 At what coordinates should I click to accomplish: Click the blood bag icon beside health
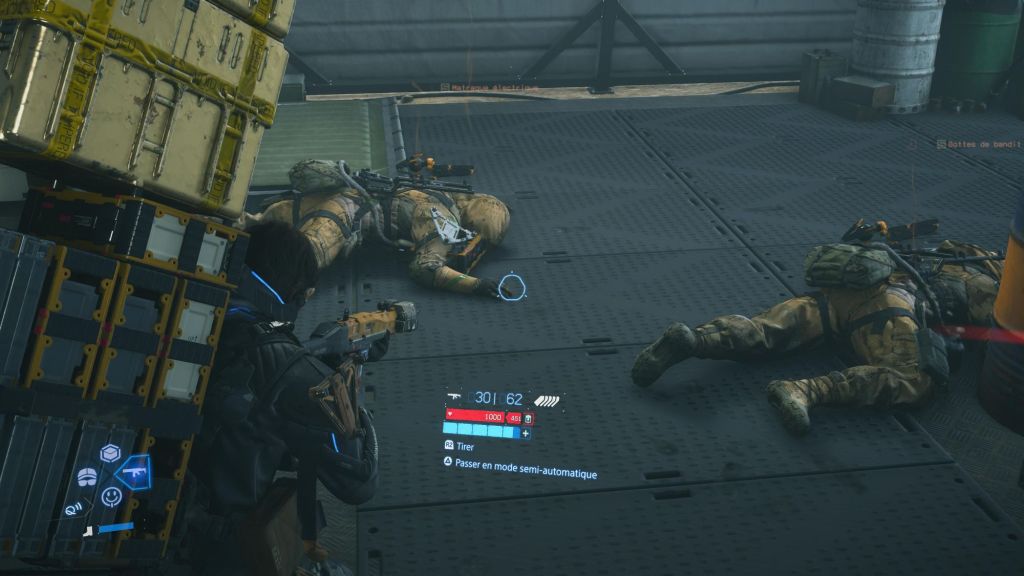coord(528,417)
